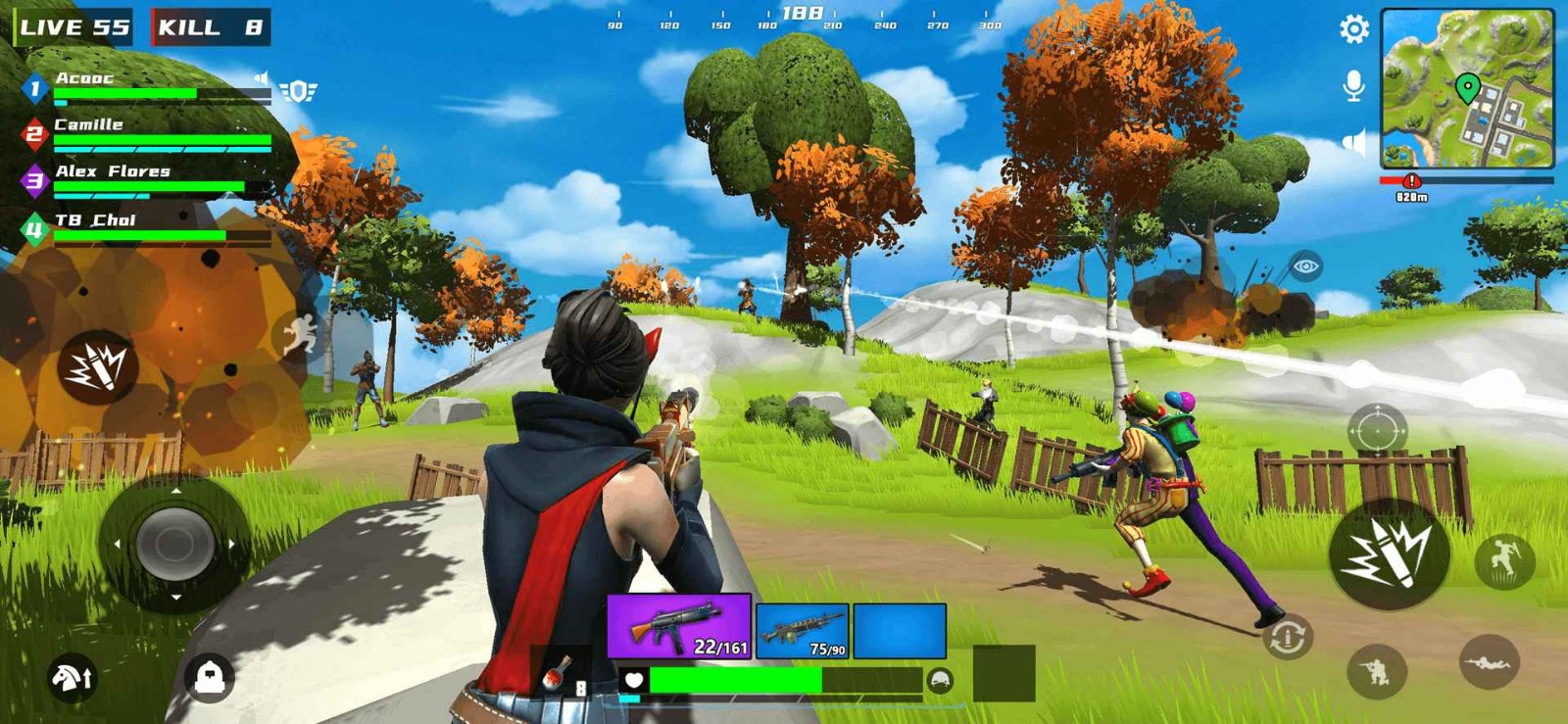1568x724 pixels.
Task: Reload the weapon with the reload icon
Action: pos(1287,638)
